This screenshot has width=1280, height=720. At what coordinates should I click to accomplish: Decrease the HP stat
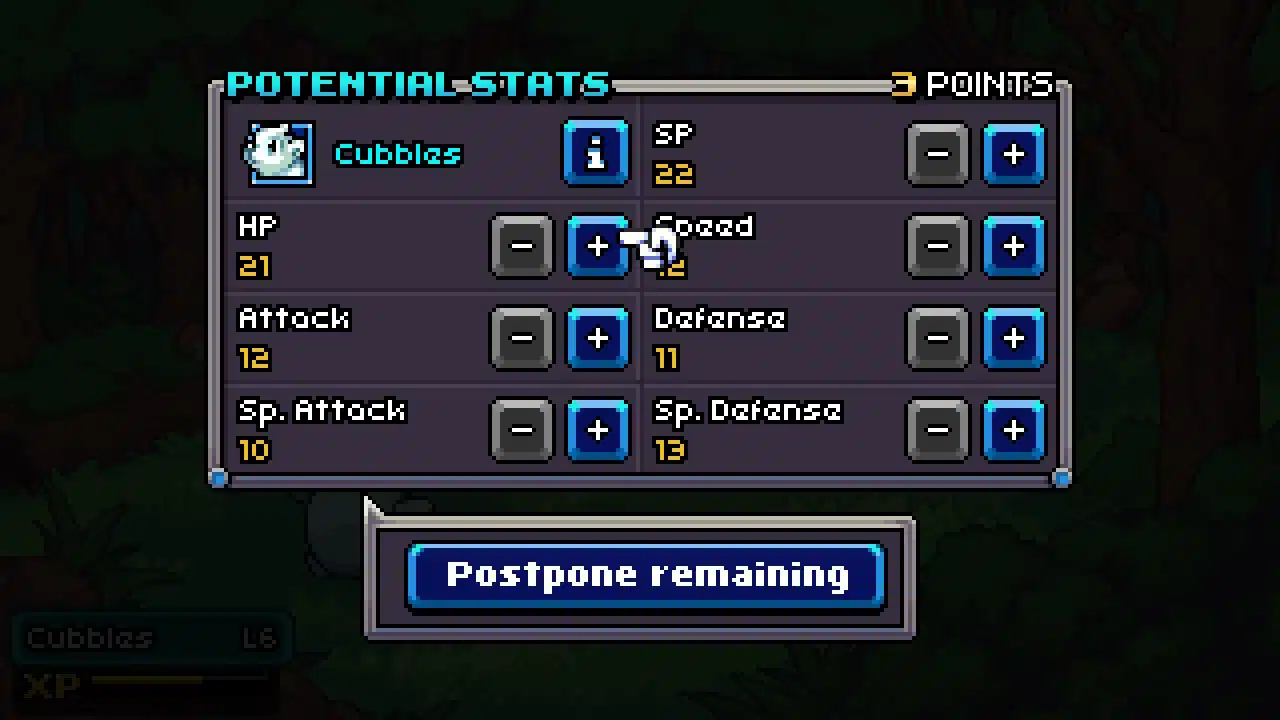[x=521, y=246]
